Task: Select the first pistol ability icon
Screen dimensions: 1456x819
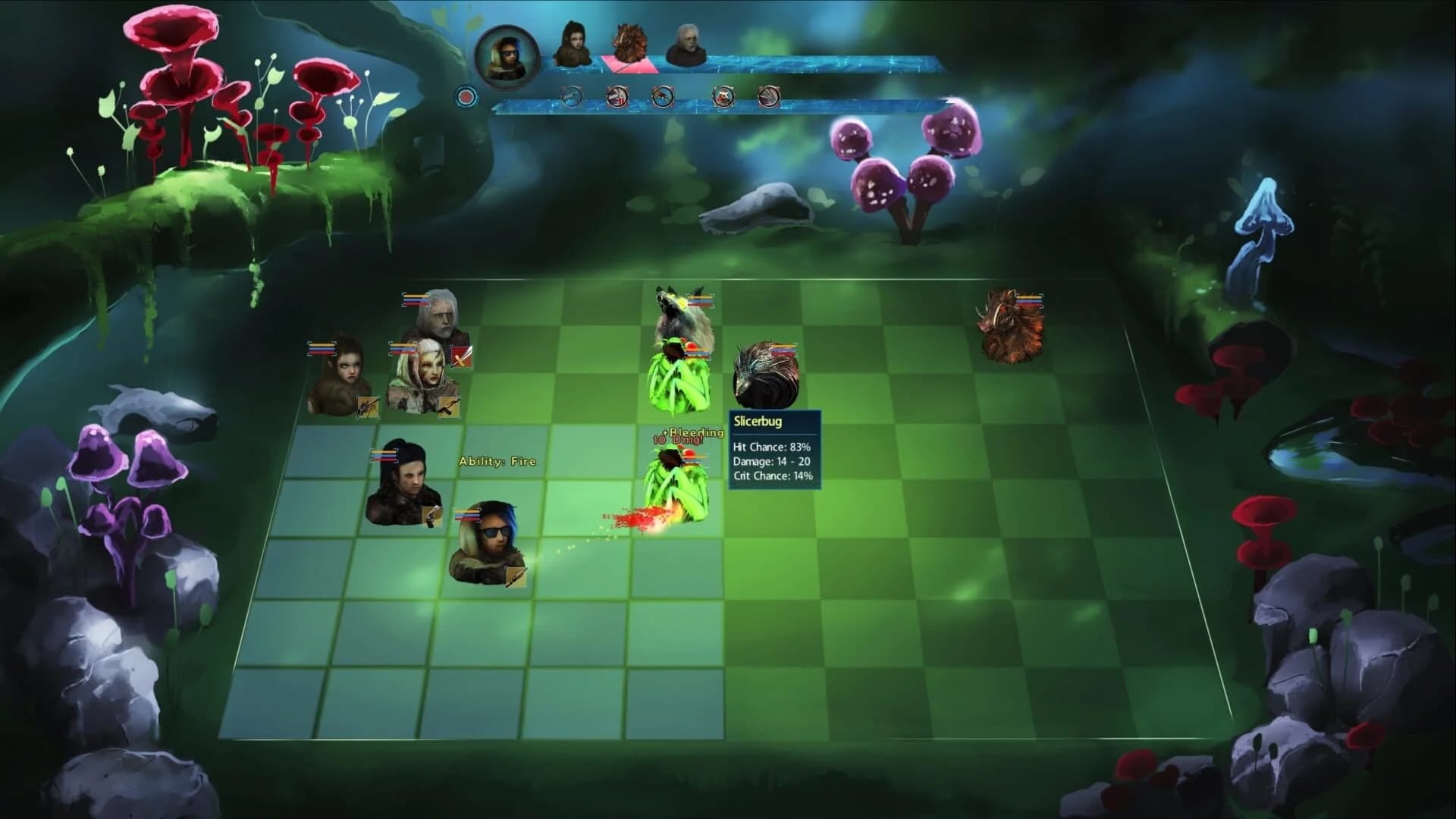Action: click(572, 96)
